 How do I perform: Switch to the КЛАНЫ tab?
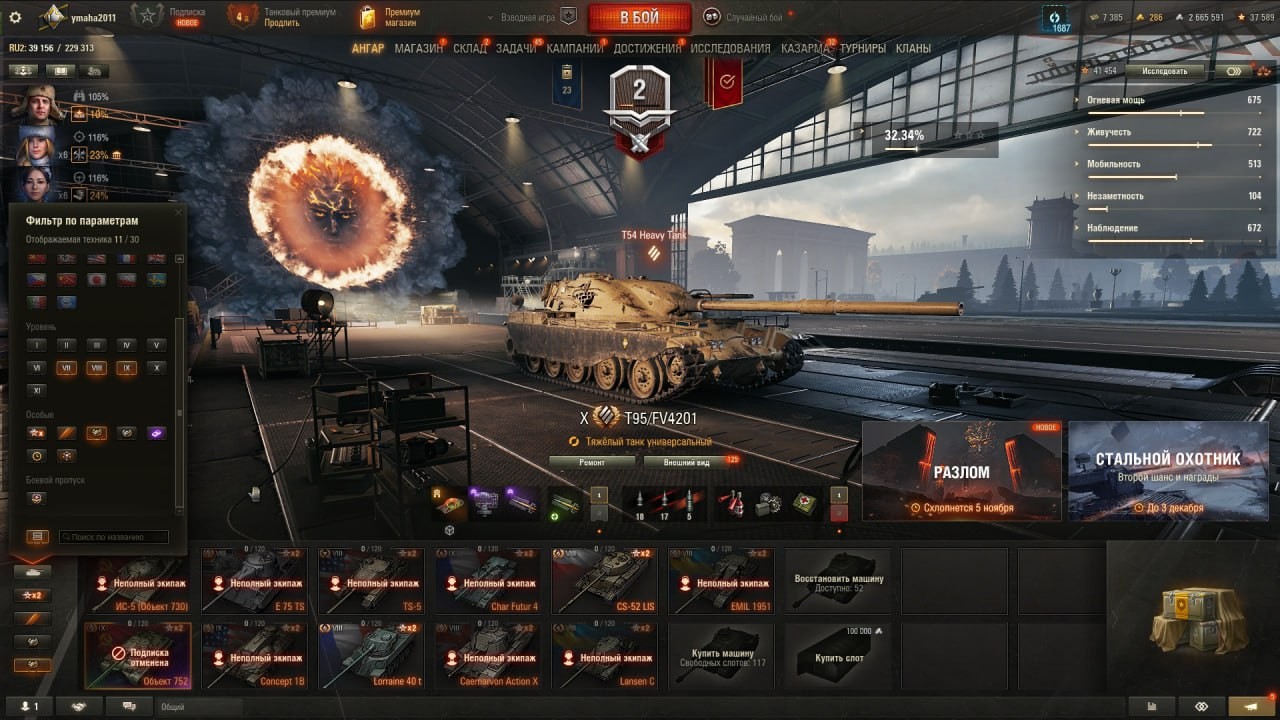(x=913, y=48)
